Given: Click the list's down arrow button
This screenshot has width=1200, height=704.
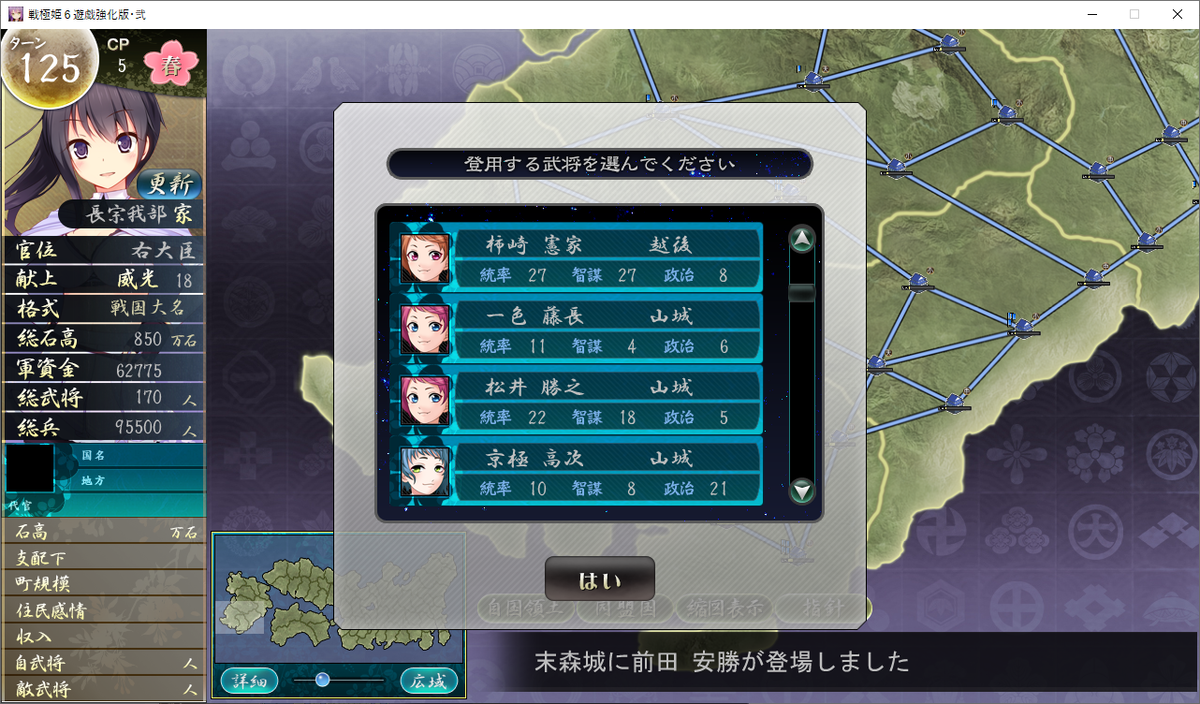Looking at the screenshot, I should pos(802,490).
